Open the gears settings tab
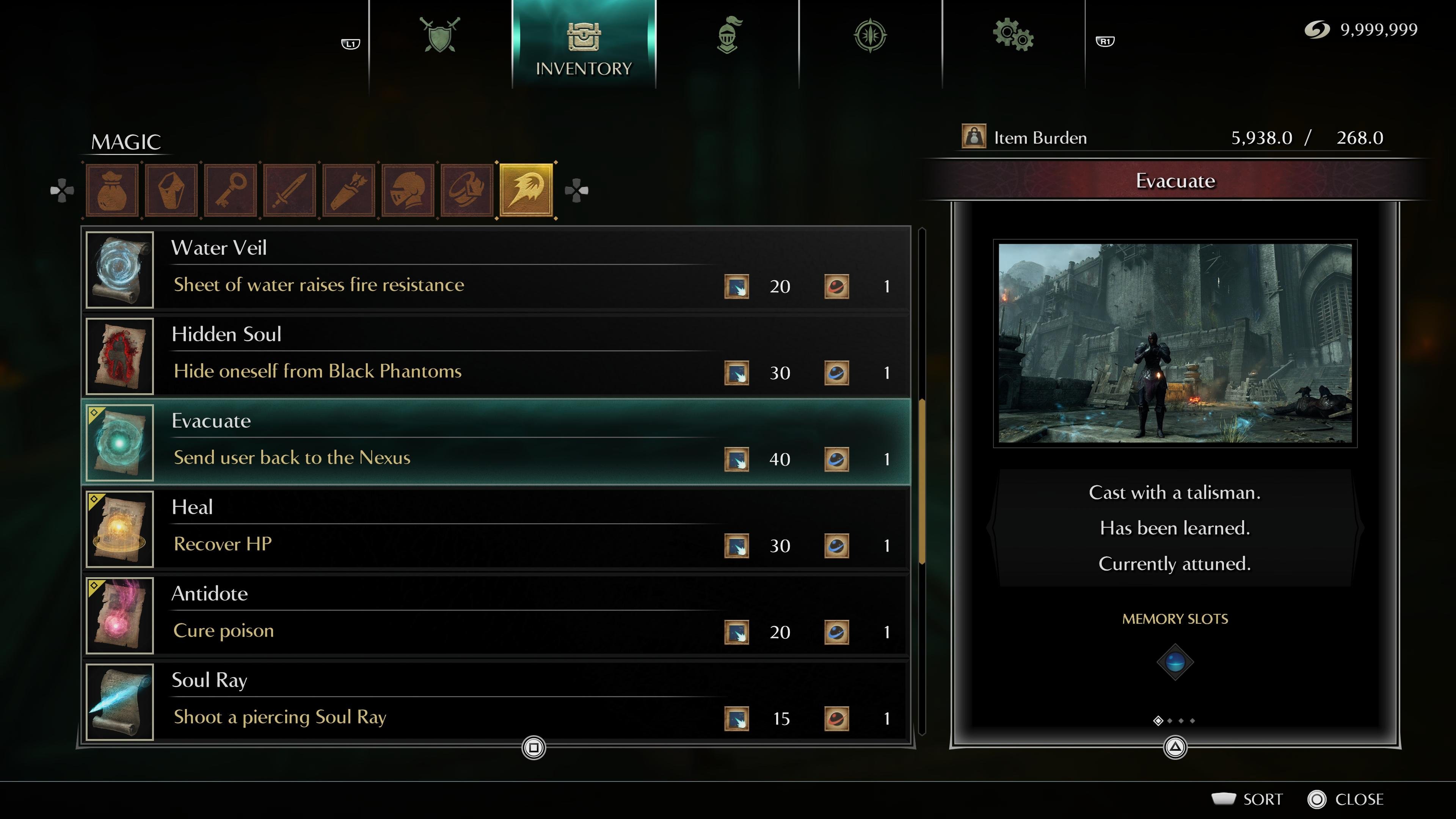 pyautogui.click(x=1013, y=35)
